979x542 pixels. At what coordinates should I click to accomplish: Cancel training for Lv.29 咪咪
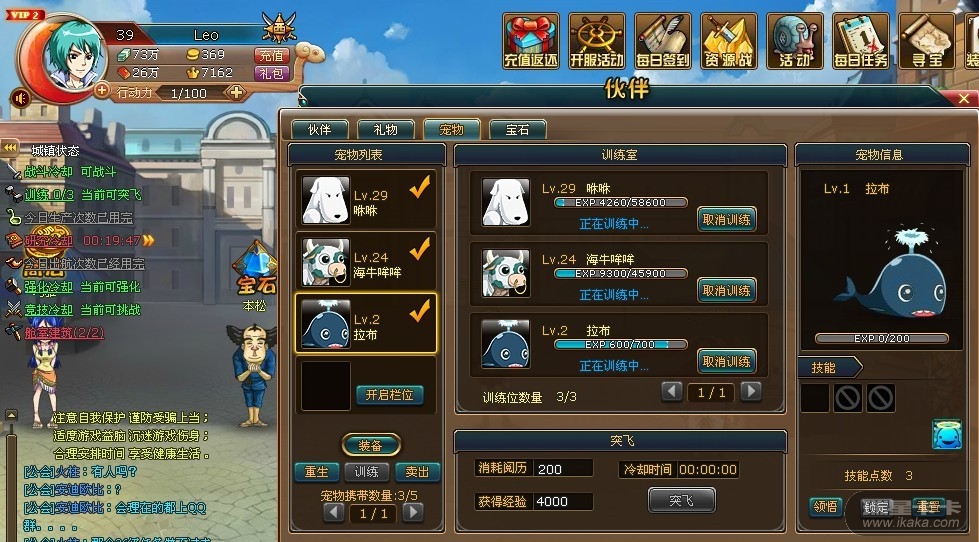point(726,220)
